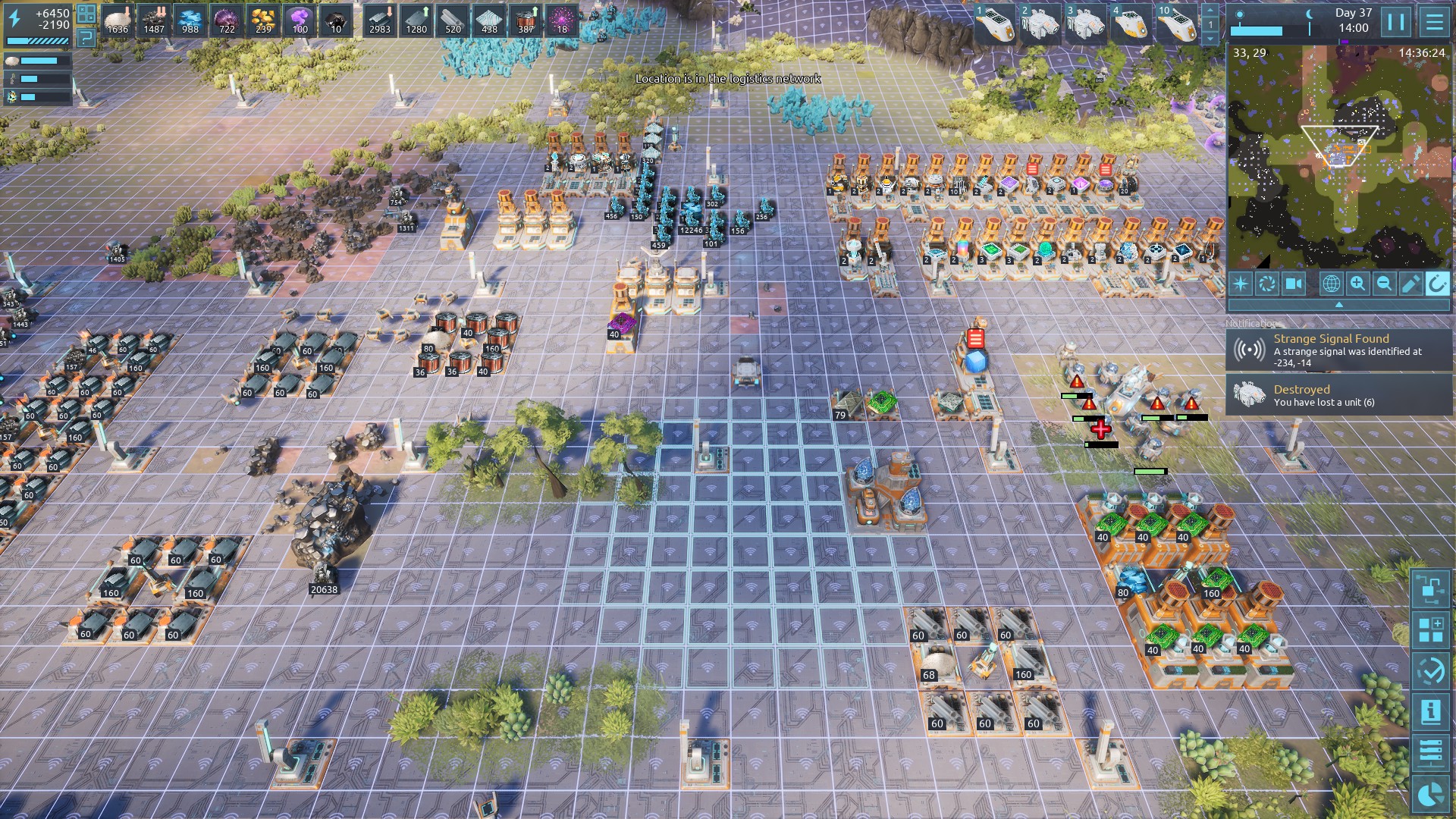Open the Destroyed unit lost notification
Screen dimensions: 1456x819
[1338, 395]
